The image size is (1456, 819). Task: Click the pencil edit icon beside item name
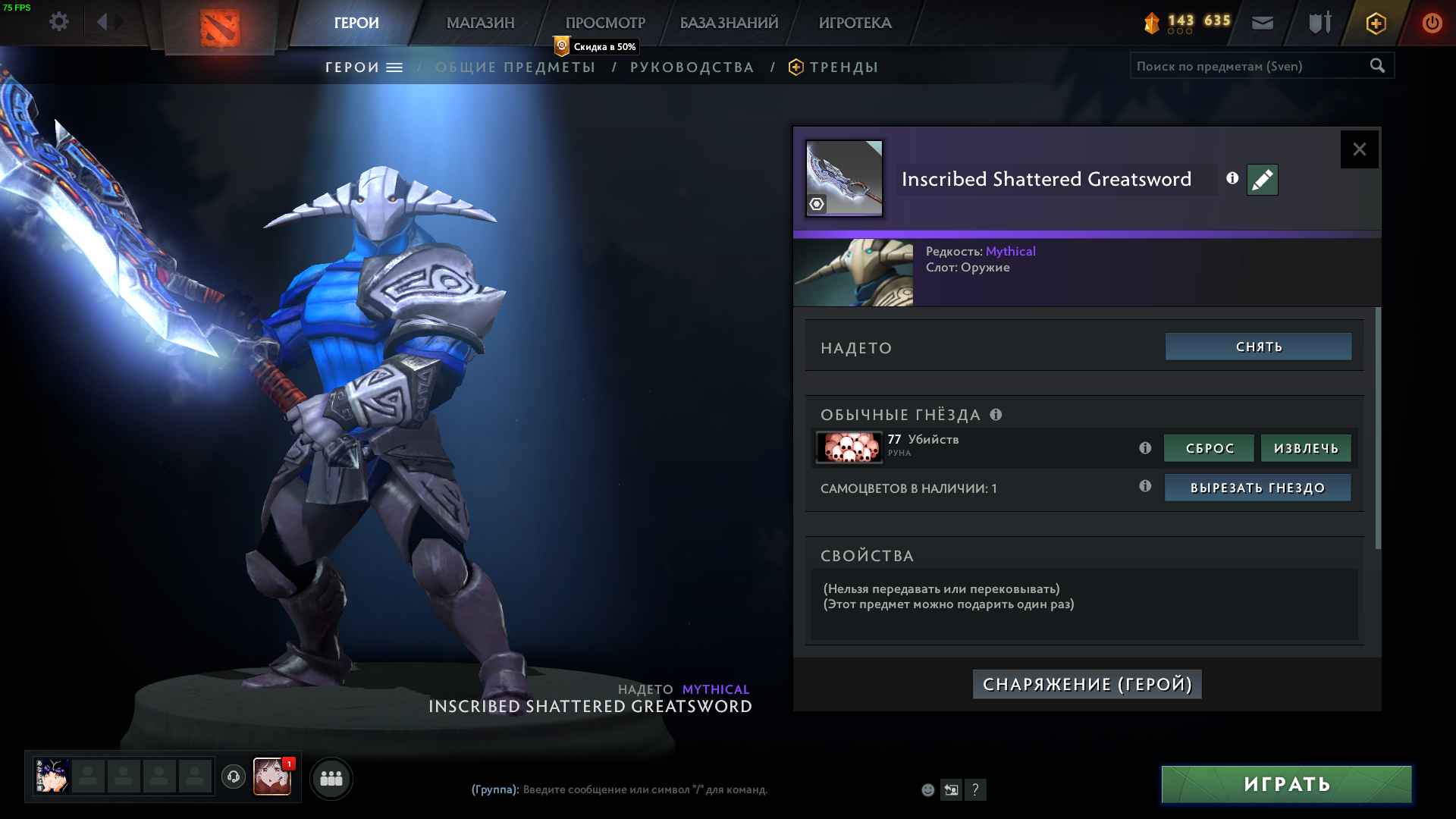[x=1261, y=180]
